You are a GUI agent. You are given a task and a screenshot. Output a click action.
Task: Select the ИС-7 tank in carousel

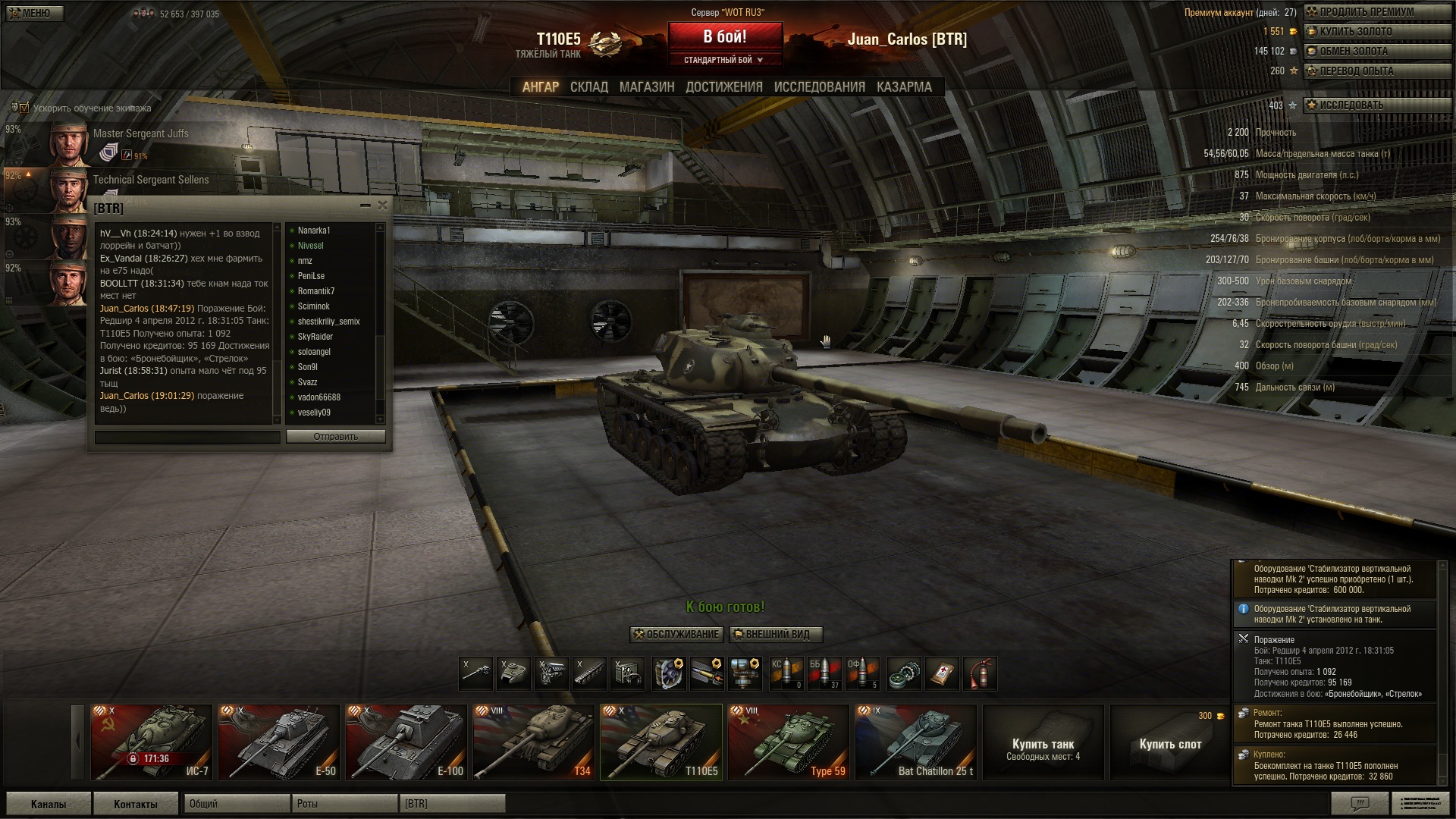(x=151, y=742)
